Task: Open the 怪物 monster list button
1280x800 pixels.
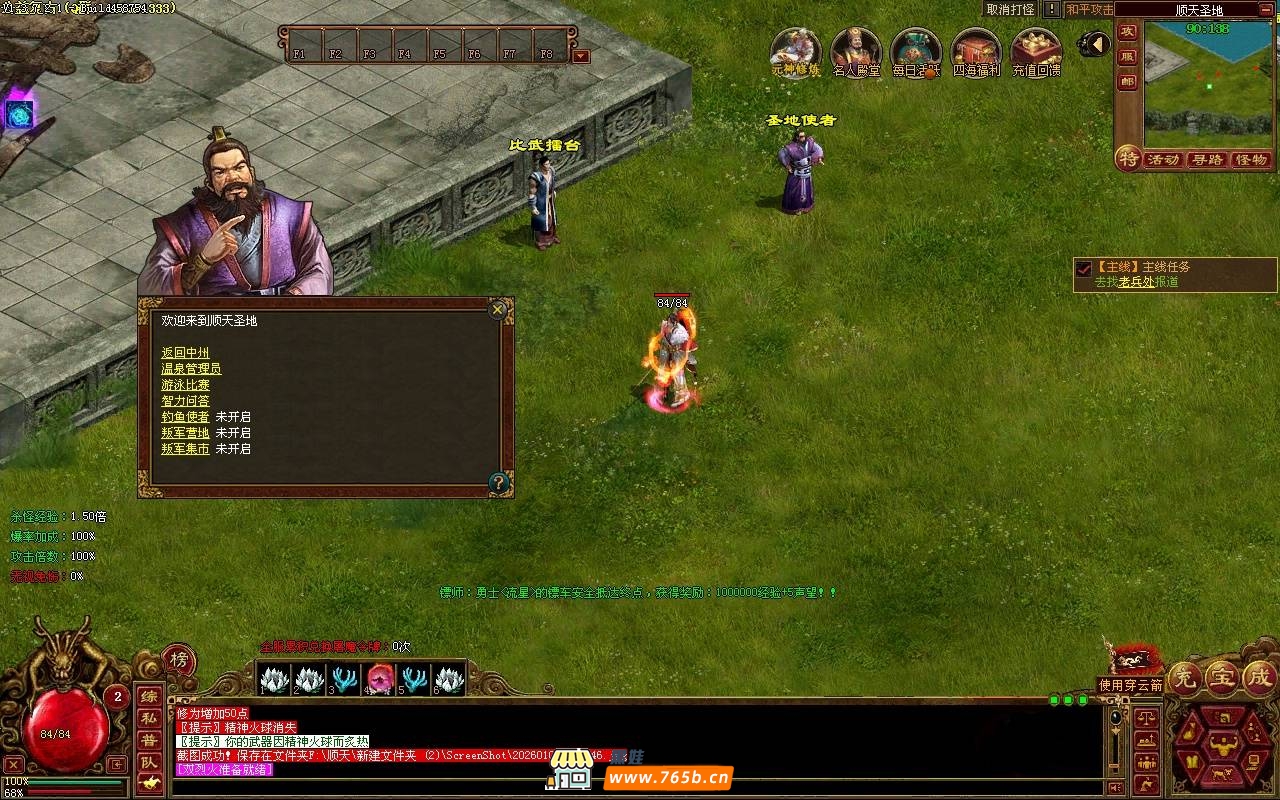Action: pyautogui.click(x=1251, y=160)
